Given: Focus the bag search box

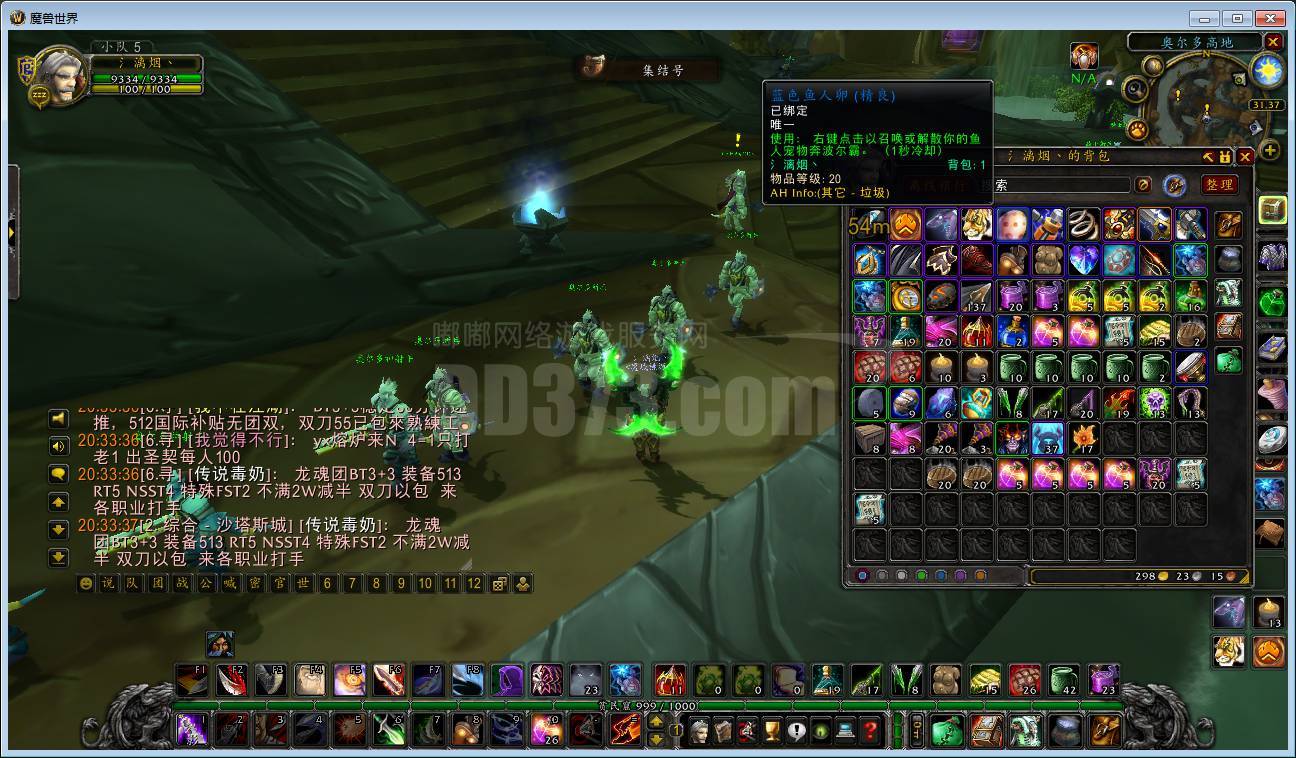Looking at the screenshot, I should tap(1060, 185).
